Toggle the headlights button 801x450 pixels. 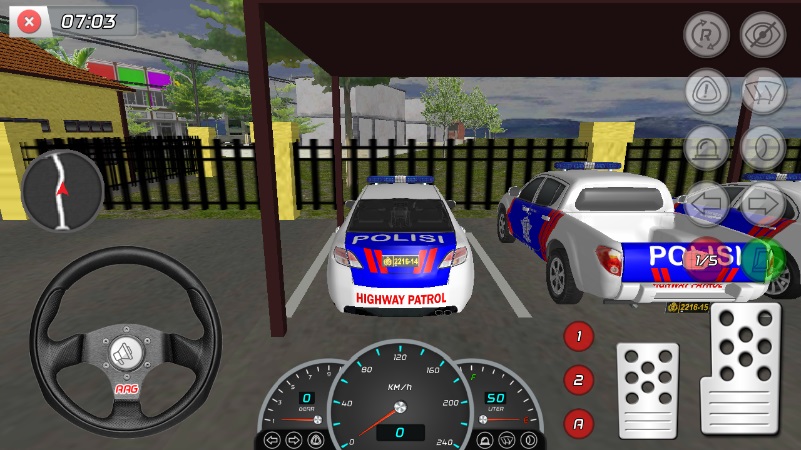tap(762, 148)
